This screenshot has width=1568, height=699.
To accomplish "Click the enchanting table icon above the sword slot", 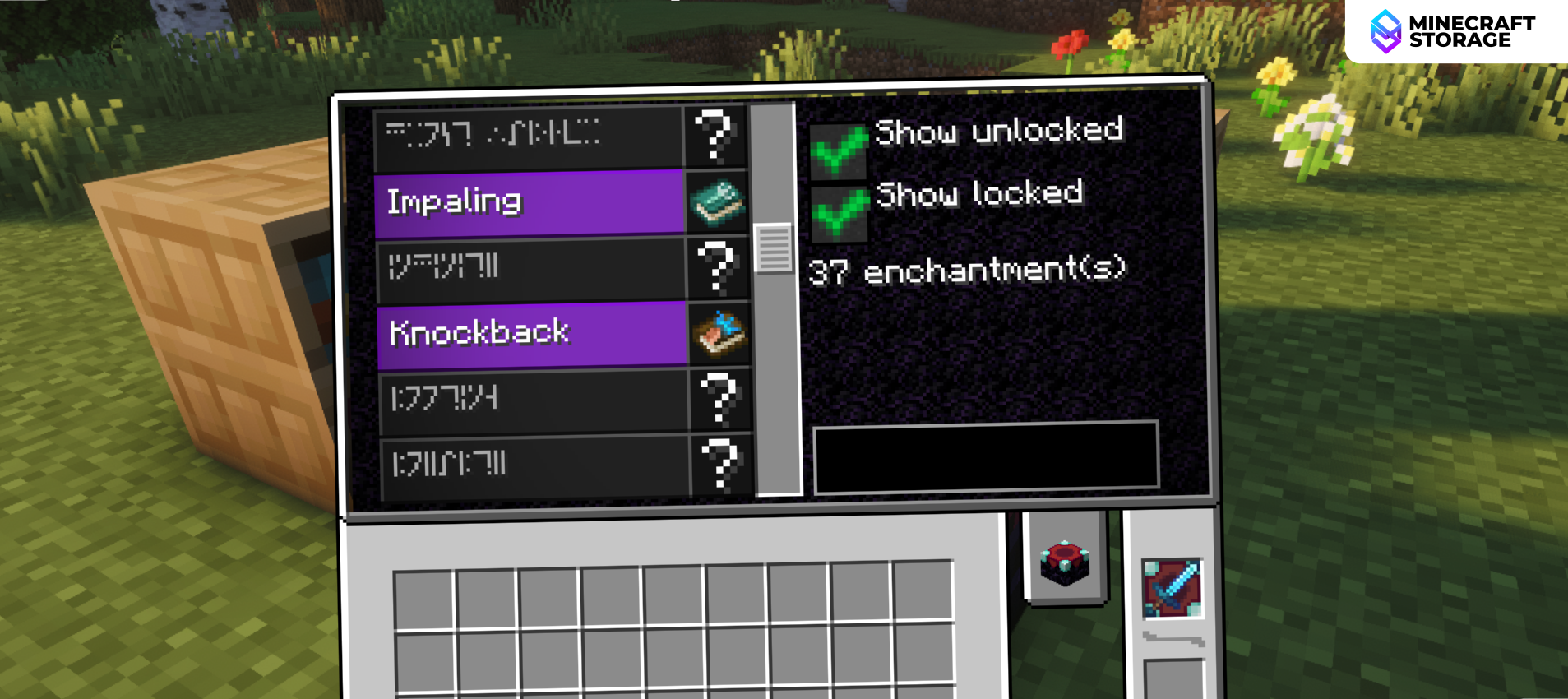I will pyautogui.click(x=1066, y=562).
